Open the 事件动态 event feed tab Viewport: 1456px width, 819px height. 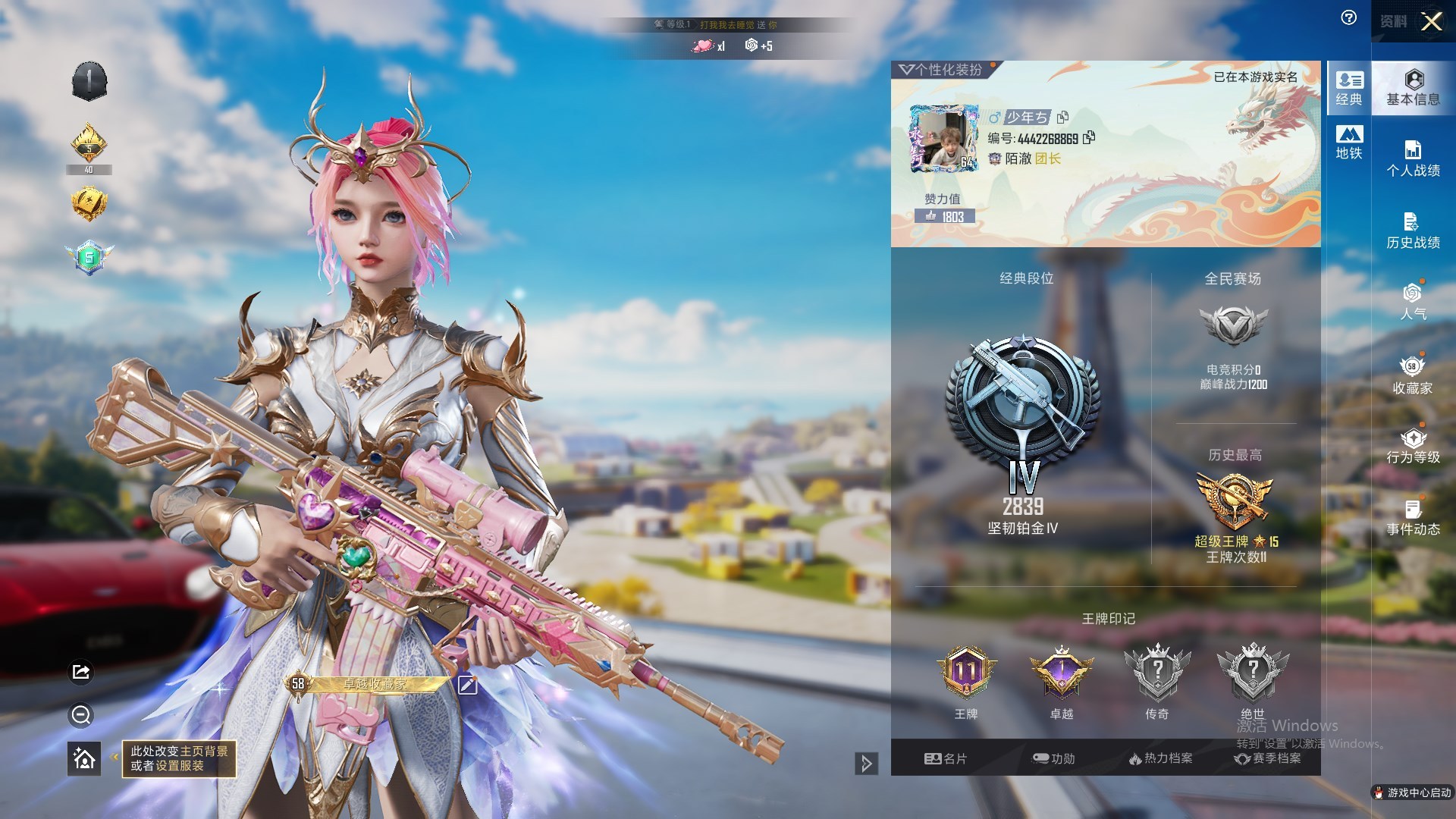pos(1413,518)
